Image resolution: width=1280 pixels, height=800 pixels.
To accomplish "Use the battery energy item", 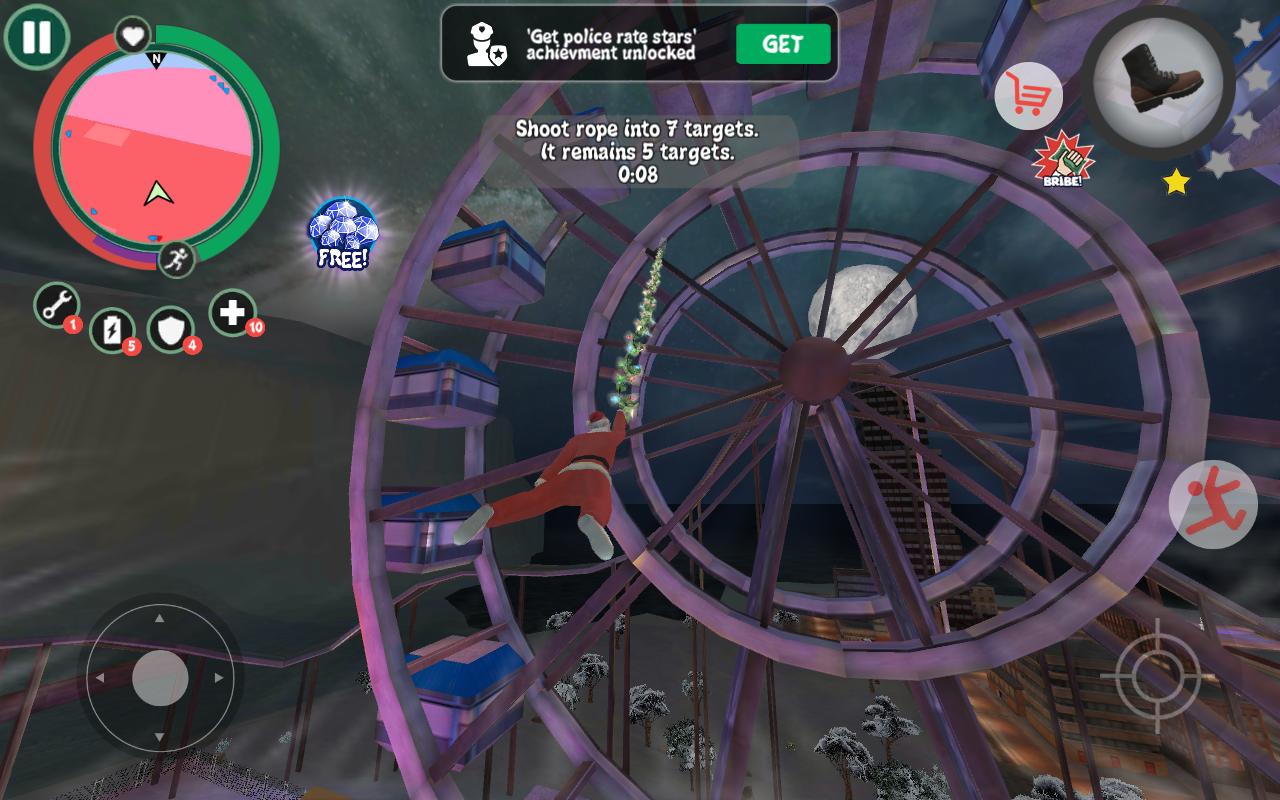I will click(112, 329).
